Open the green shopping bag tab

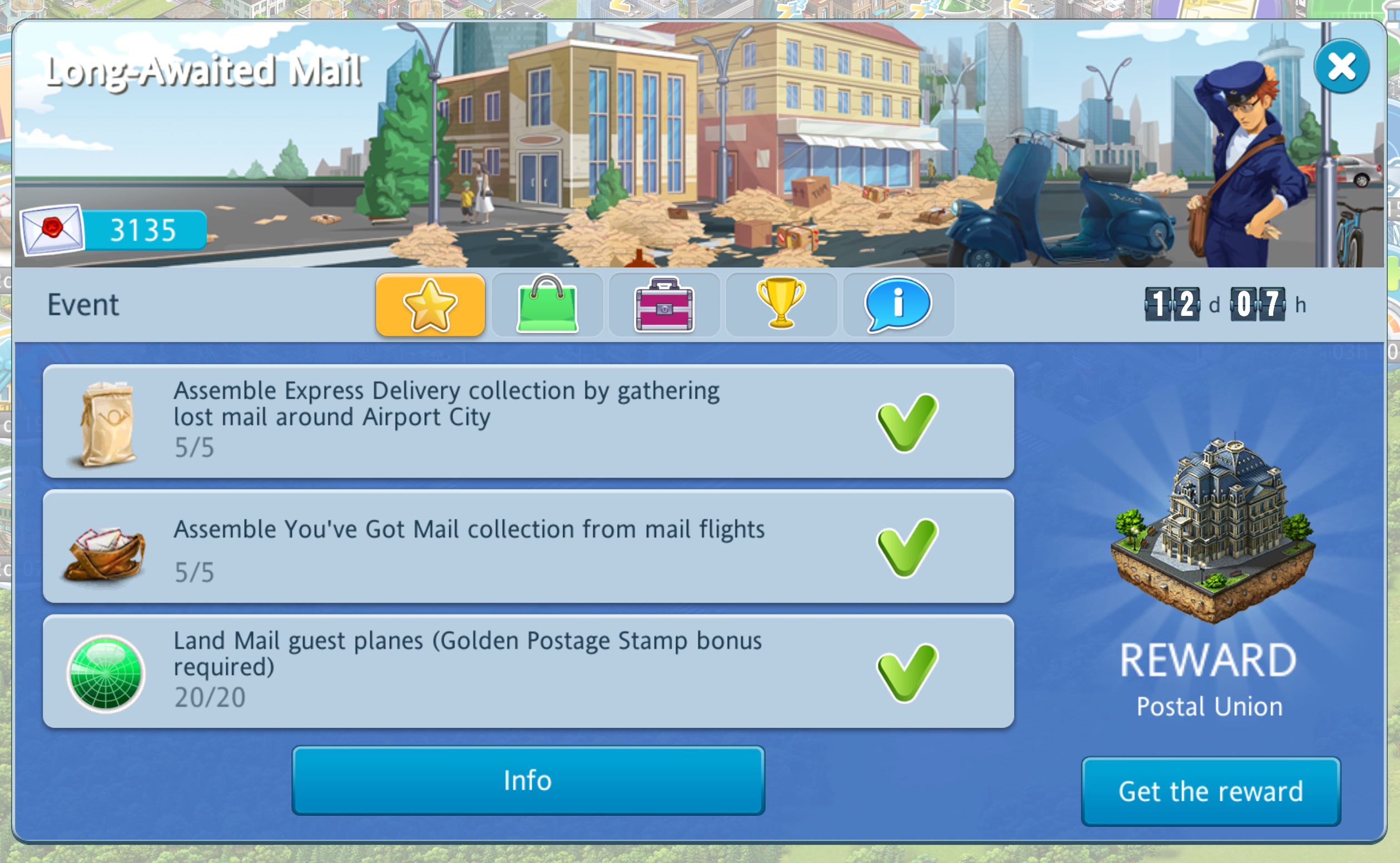coord(547,305)
